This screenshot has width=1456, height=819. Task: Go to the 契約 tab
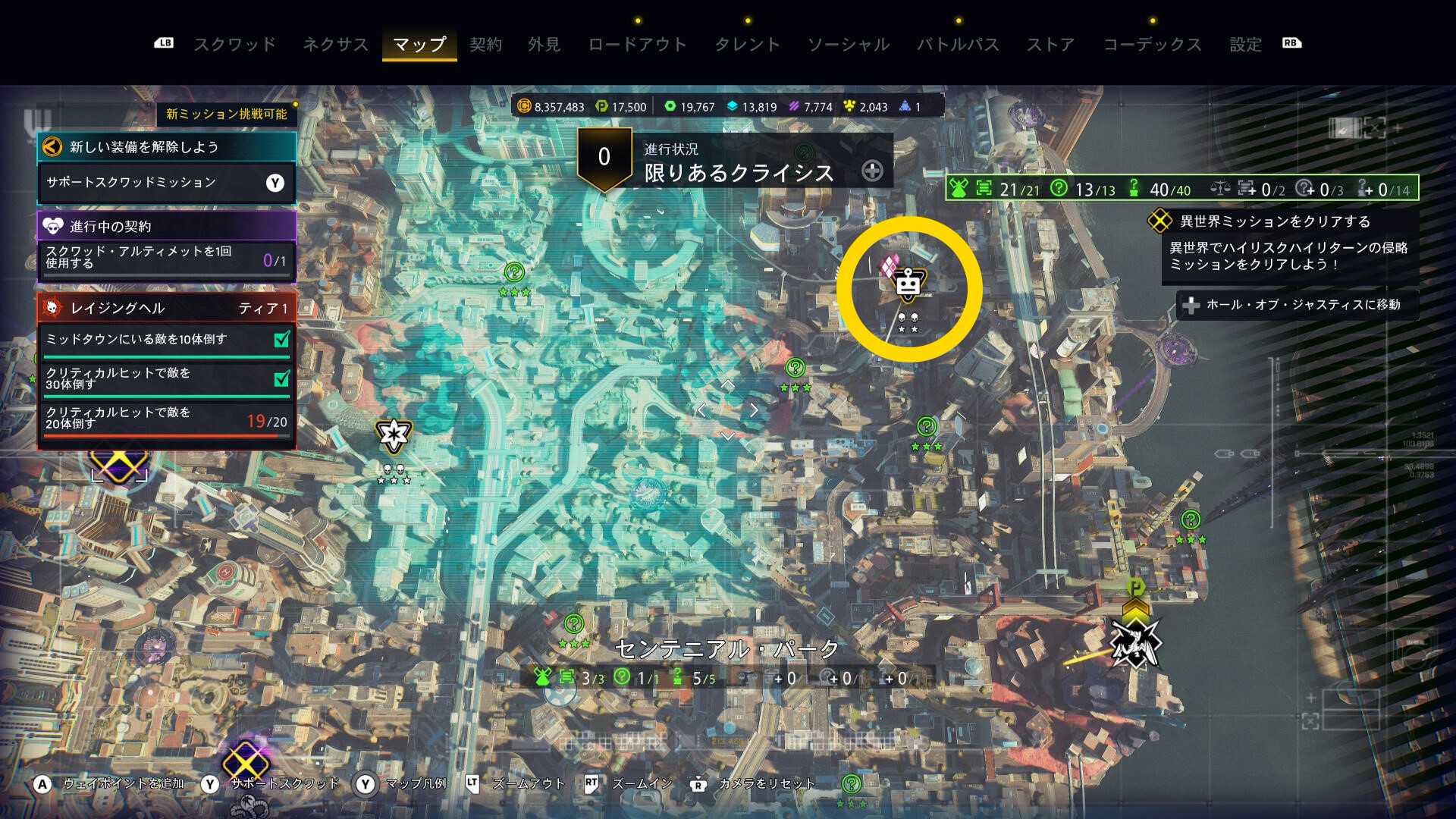tap(485, 44)
